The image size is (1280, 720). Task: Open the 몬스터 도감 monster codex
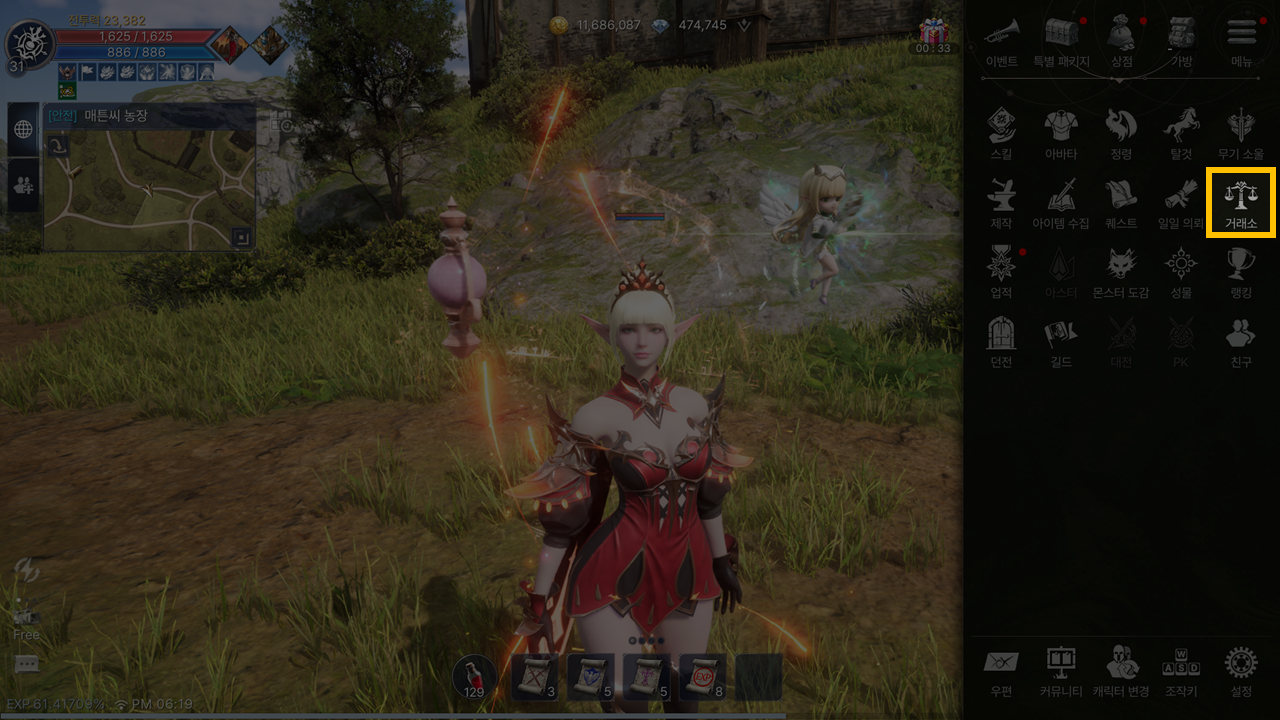[x=1121, y=272]
